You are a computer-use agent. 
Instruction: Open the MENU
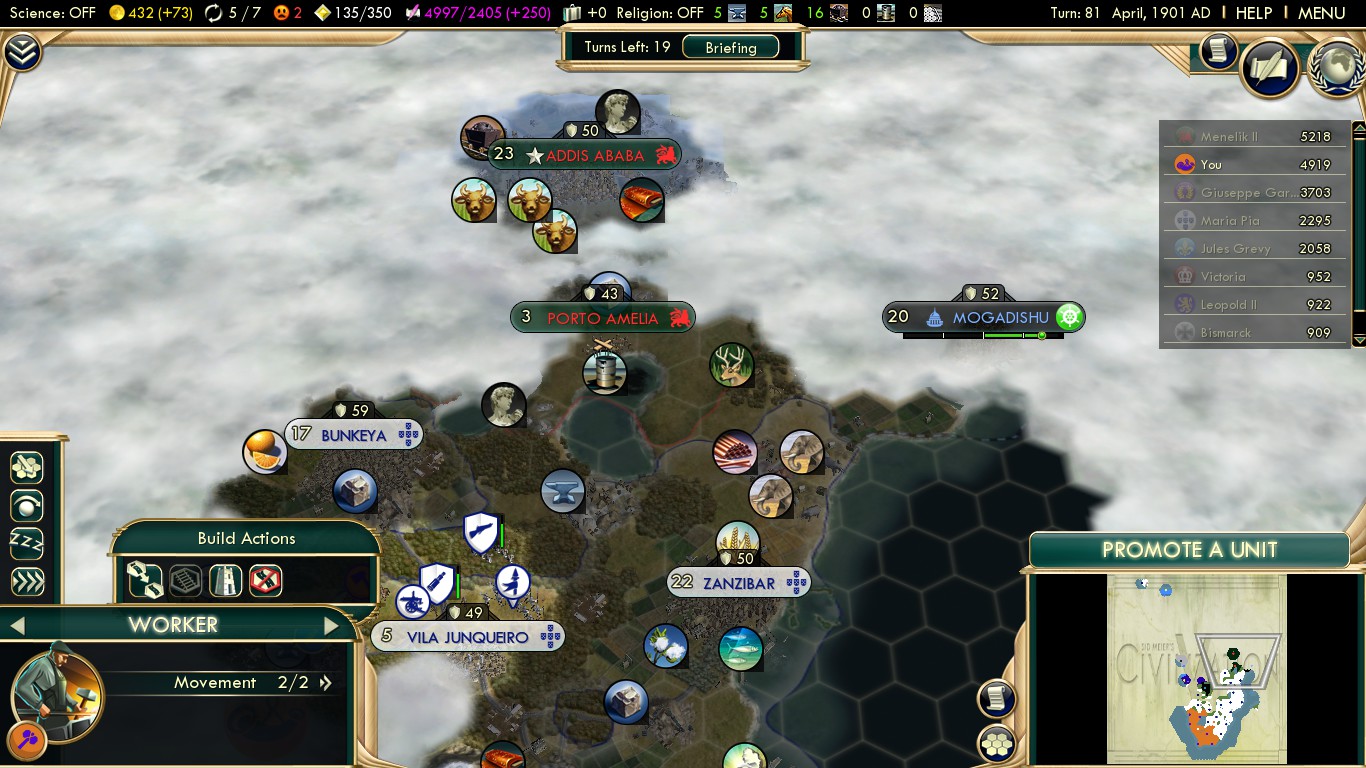[1321, 13]
